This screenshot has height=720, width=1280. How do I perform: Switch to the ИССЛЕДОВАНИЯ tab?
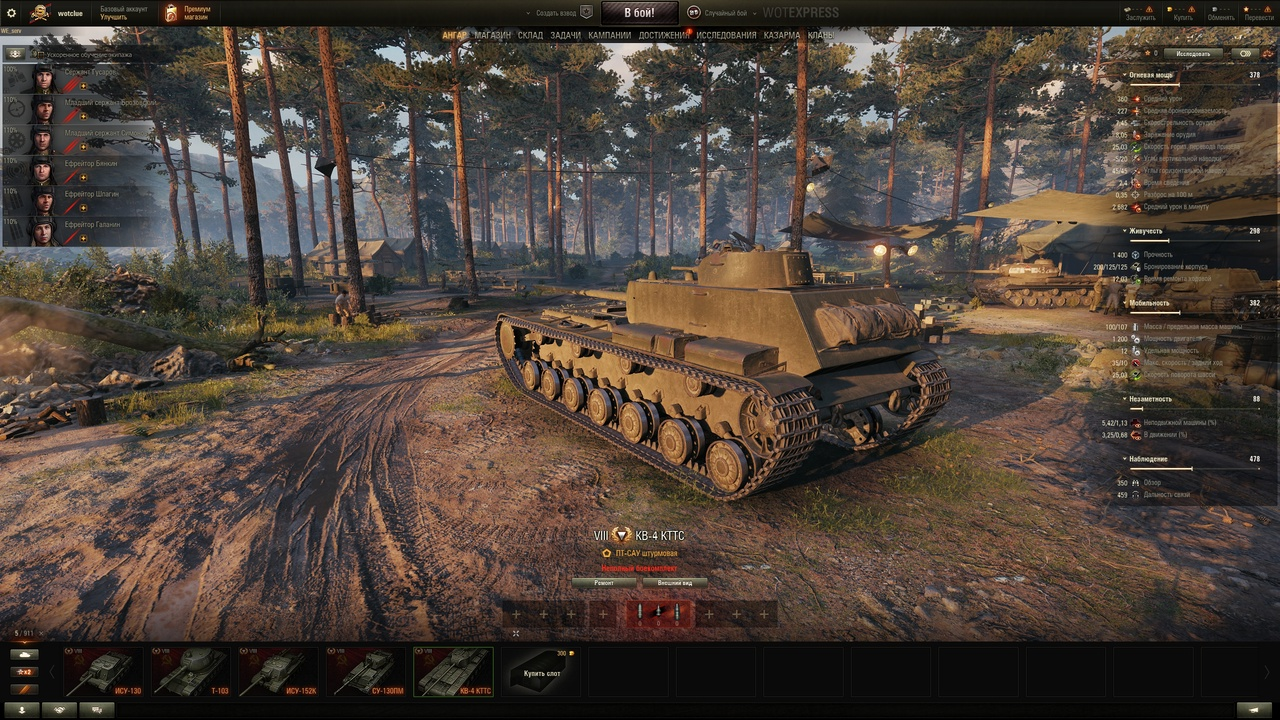(x=726, y=35)
